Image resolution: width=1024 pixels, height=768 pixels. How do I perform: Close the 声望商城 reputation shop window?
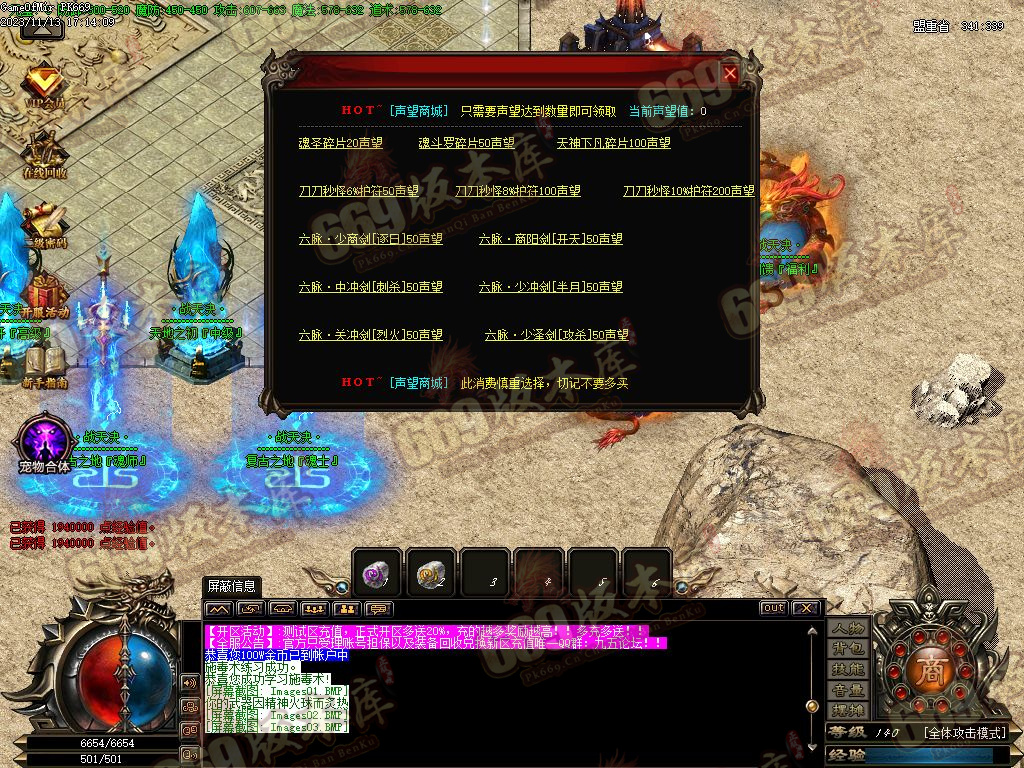pos(730,73)
